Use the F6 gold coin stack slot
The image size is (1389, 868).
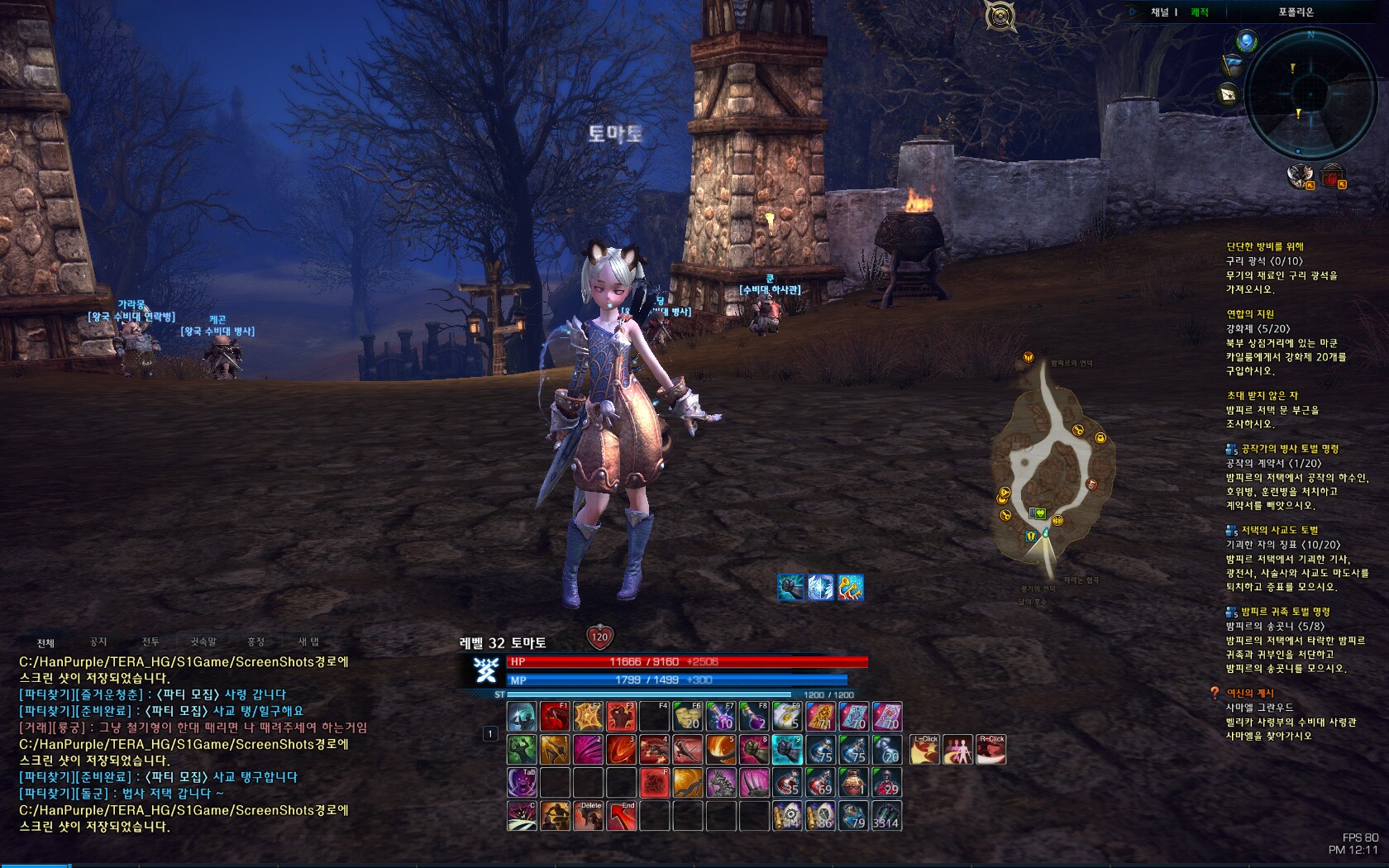click(688, 716)
